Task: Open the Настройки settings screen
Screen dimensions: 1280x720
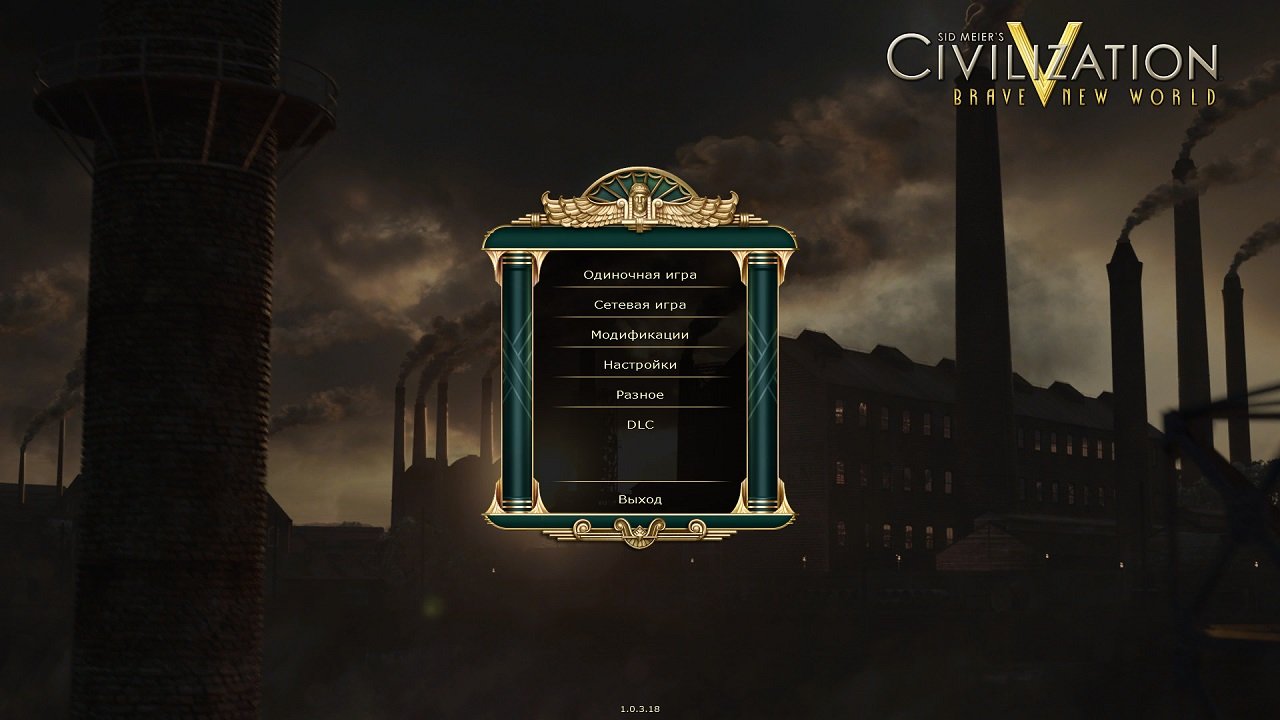Action: click(640, 364)
